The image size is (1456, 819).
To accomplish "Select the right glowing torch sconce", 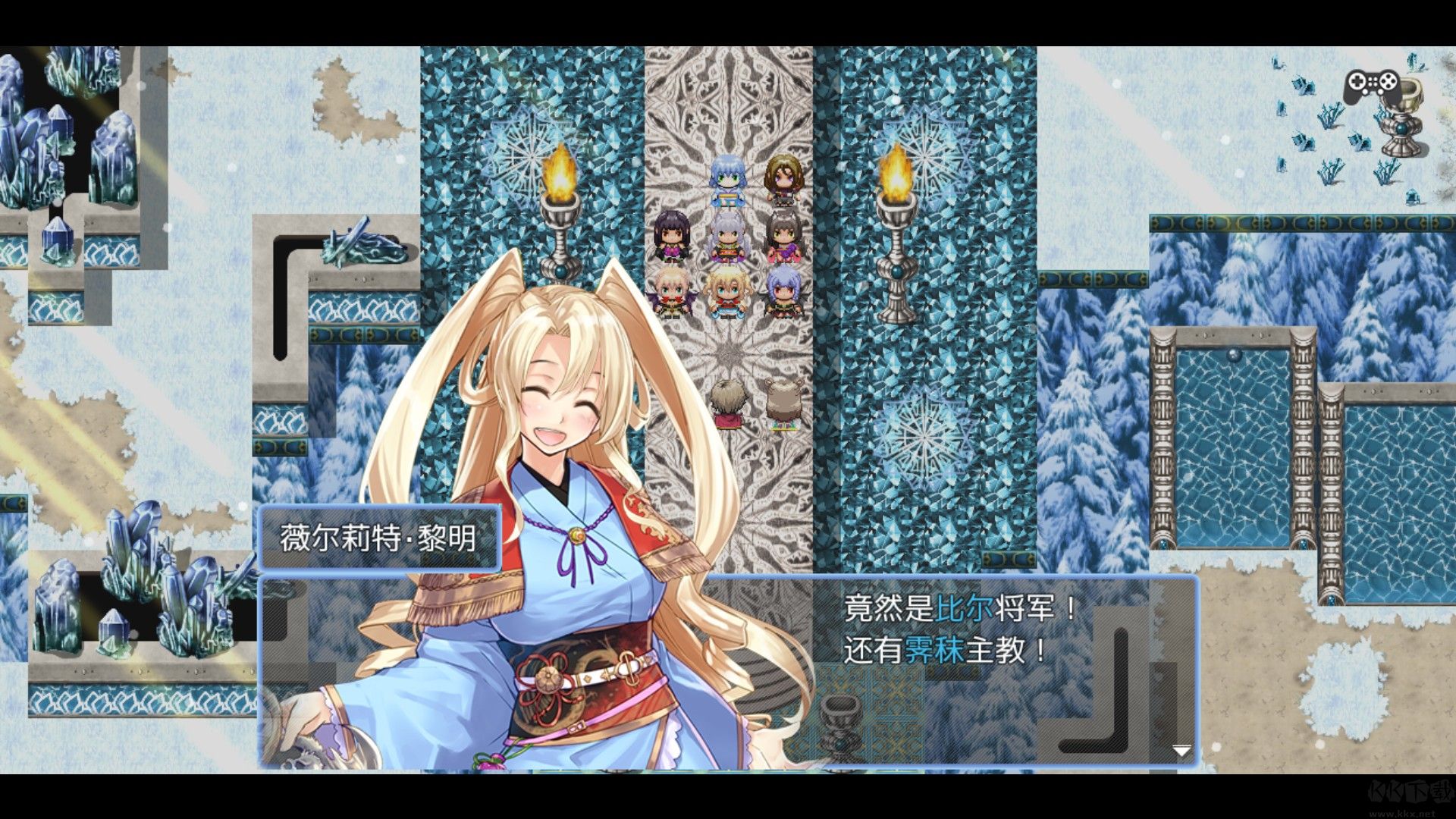I will tap(895, 201).
